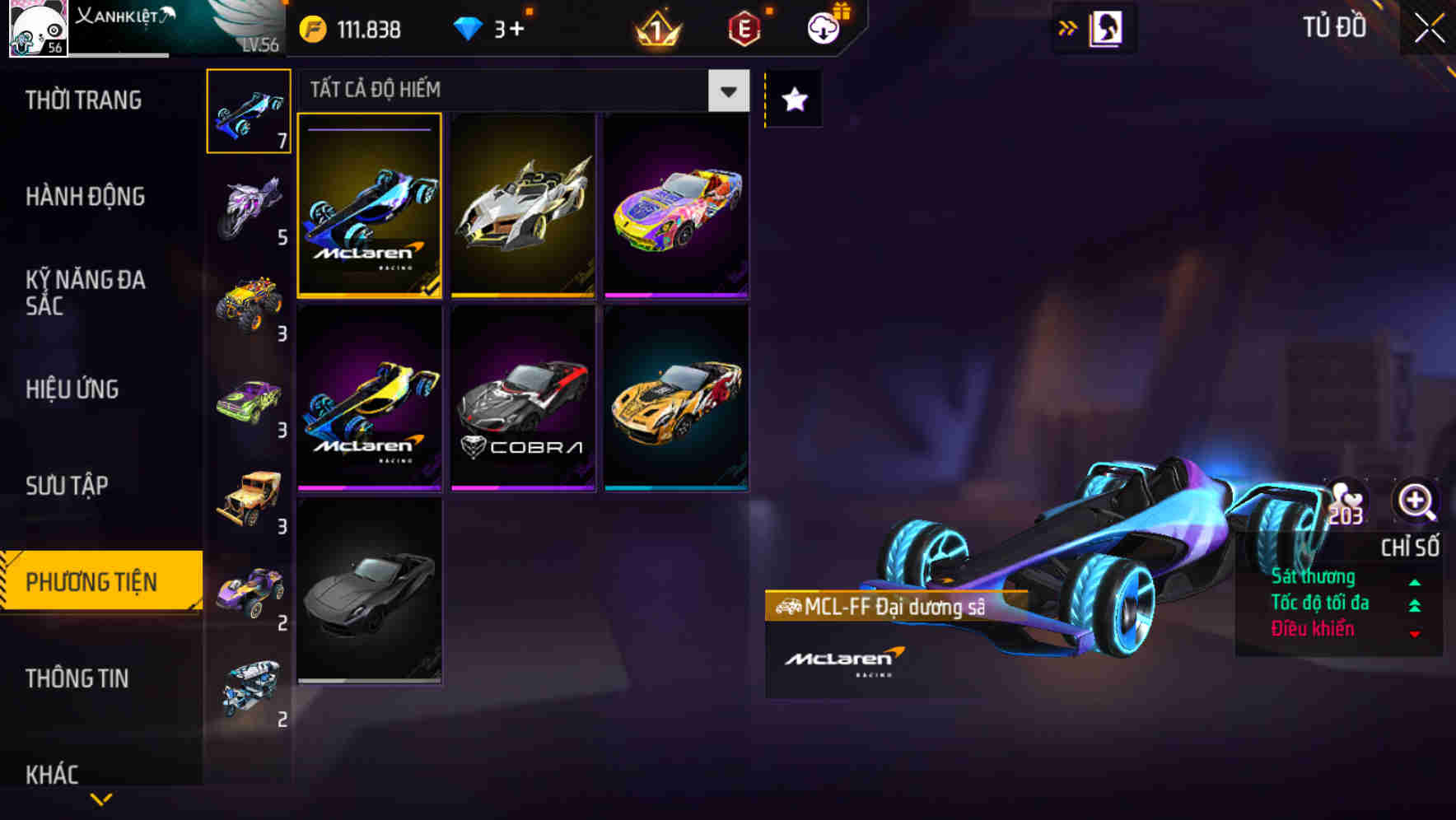Click the double-chevron expander at top right

point(1068,26)
